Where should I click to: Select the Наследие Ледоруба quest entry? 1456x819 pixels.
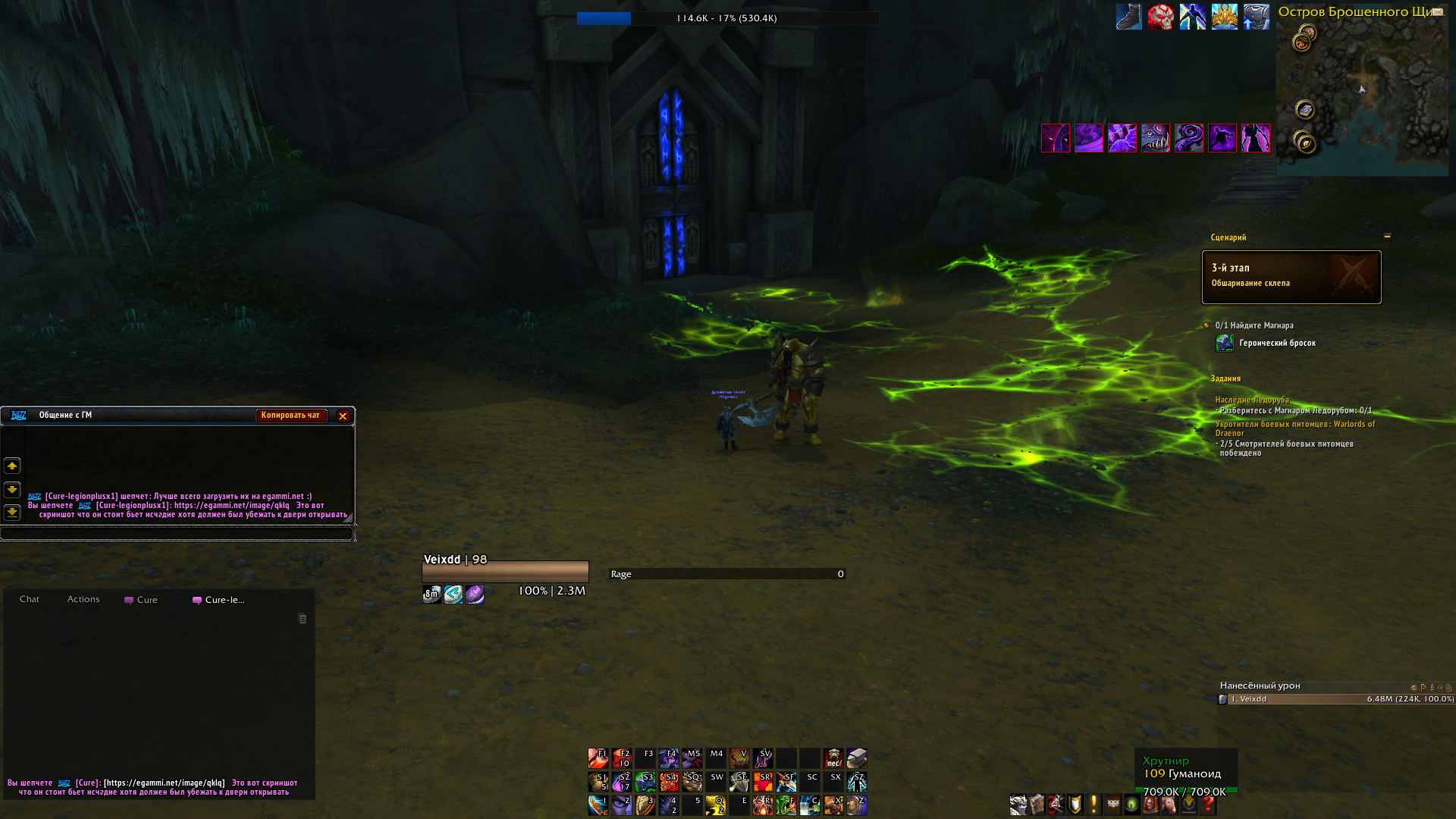click(1251, 400)
